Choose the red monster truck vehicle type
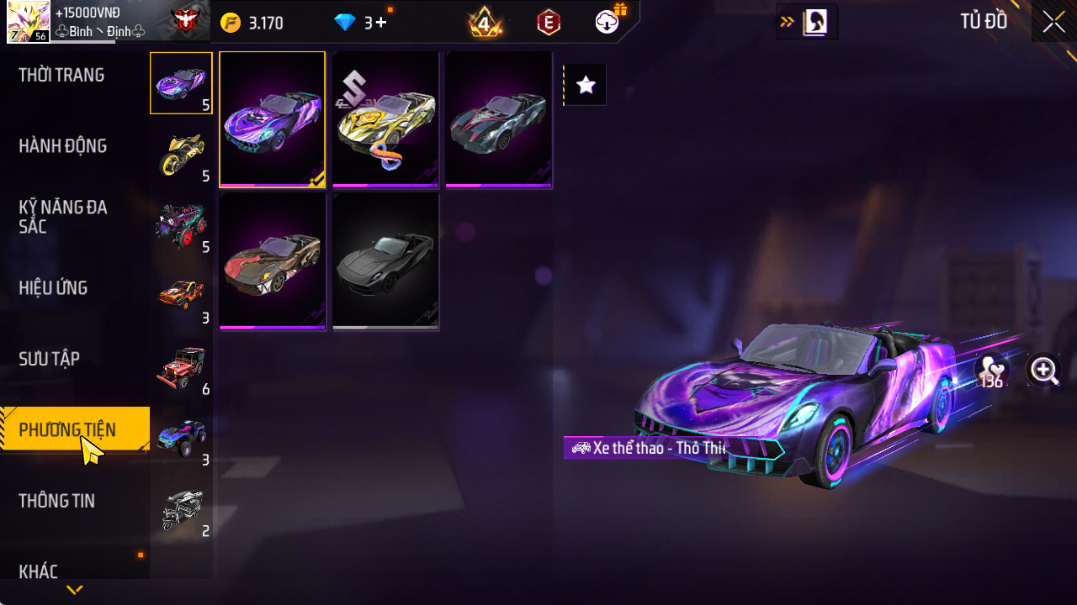The height and width of the screenshot is (605, 1077). point(181,224)
